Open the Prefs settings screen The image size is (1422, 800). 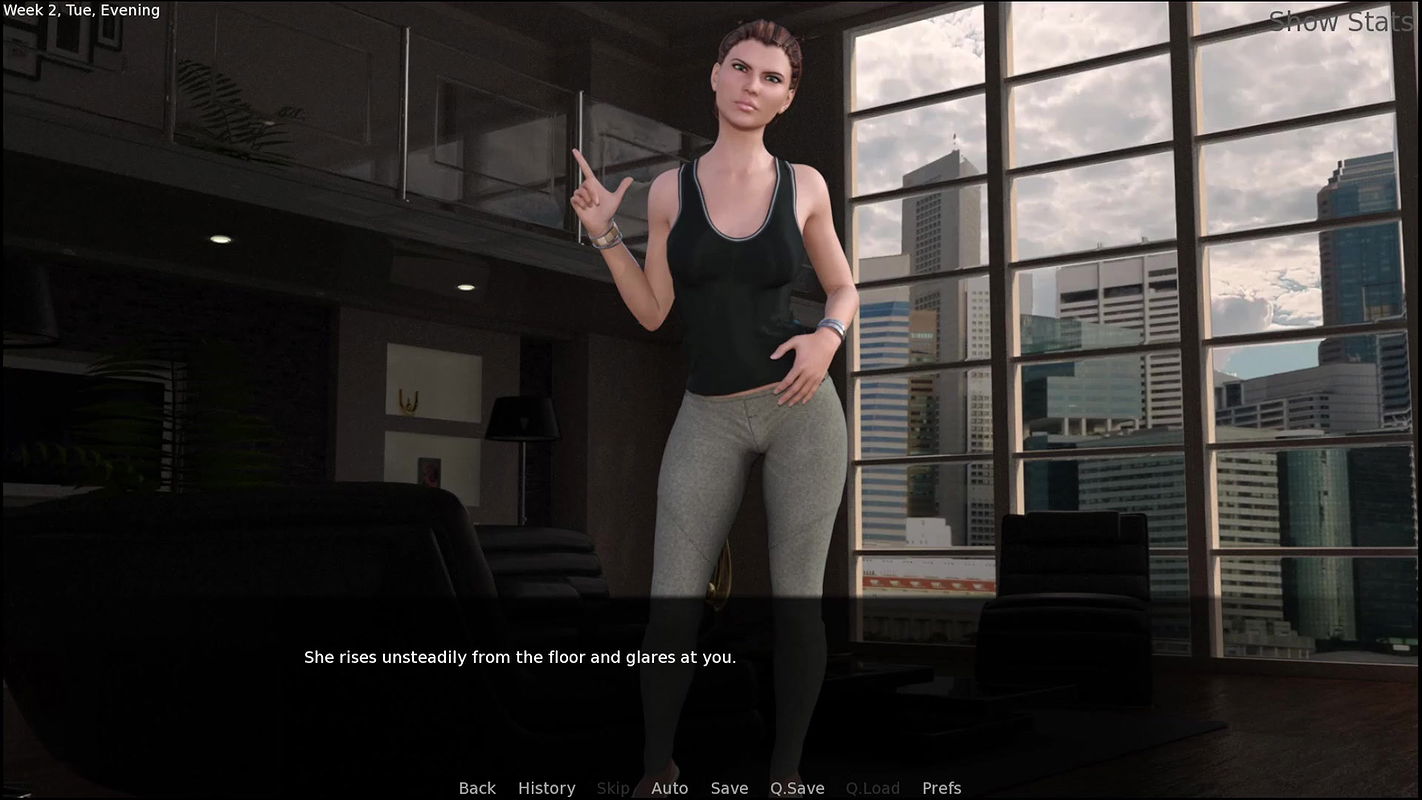[941, 788]
